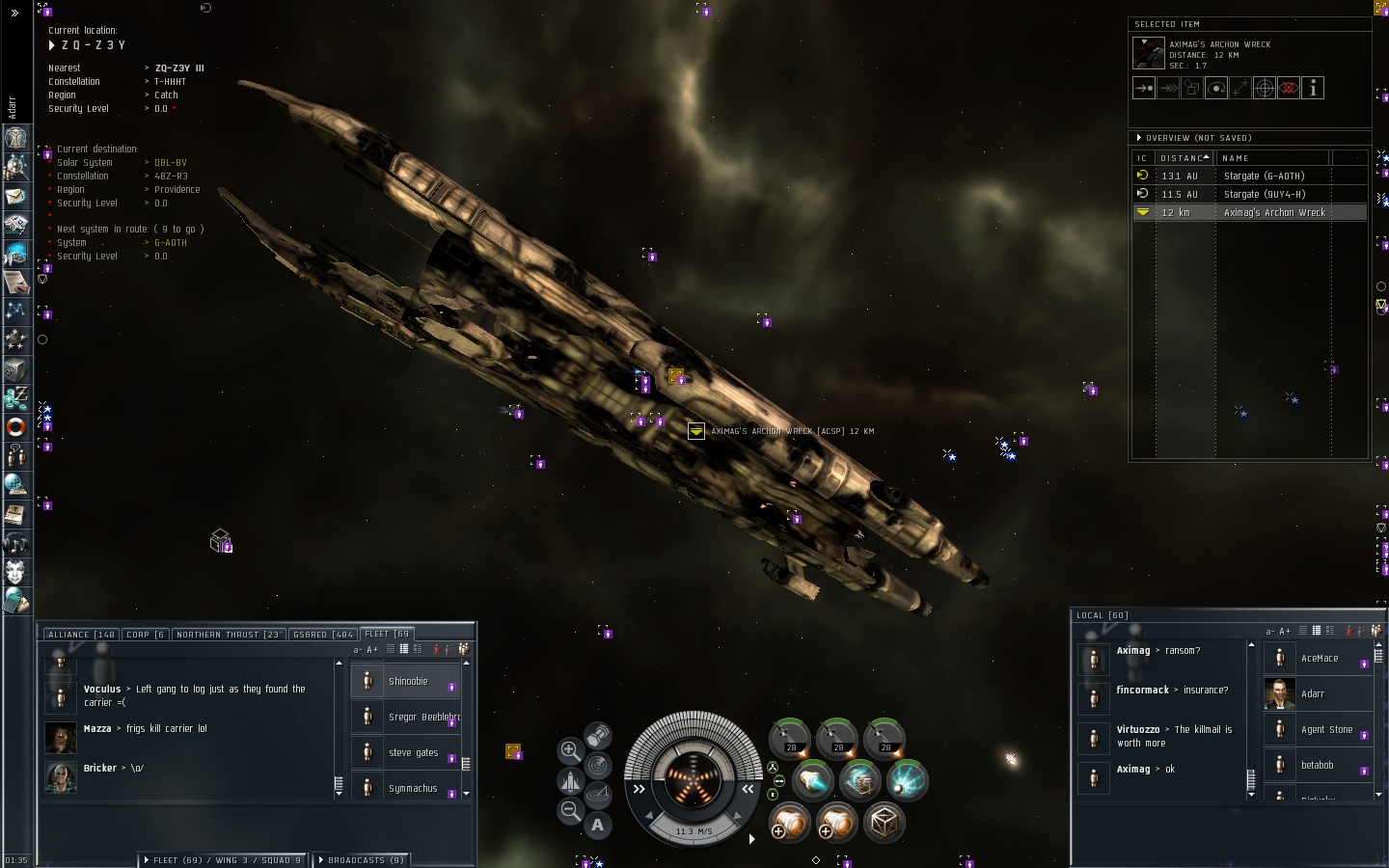Select the Northern Thrust chat tab

229,635
